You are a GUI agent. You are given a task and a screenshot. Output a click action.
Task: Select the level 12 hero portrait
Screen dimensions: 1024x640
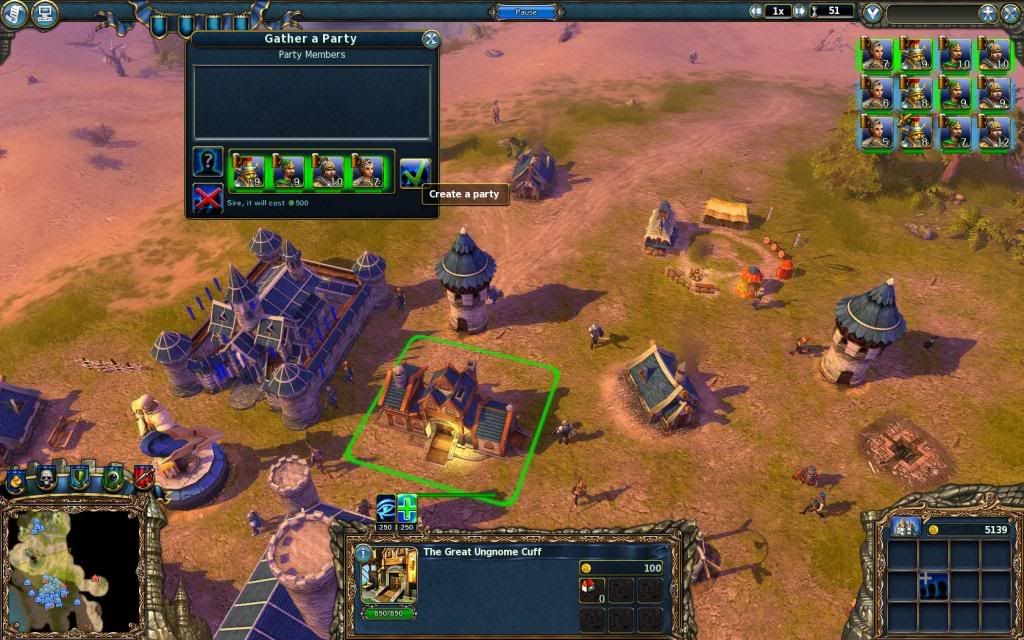click(x=993, y=132)
